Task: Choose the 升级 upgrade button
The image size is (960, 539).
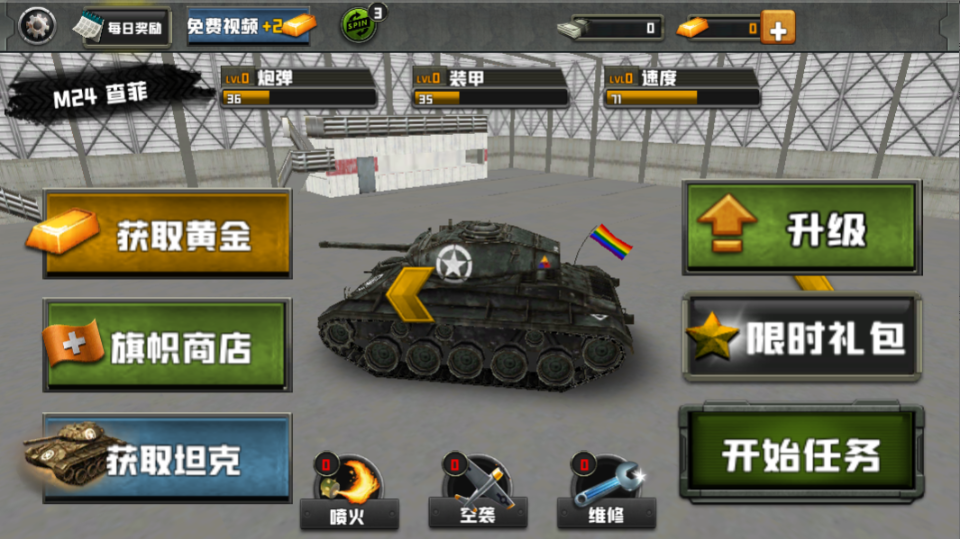Action: [801, 228]
